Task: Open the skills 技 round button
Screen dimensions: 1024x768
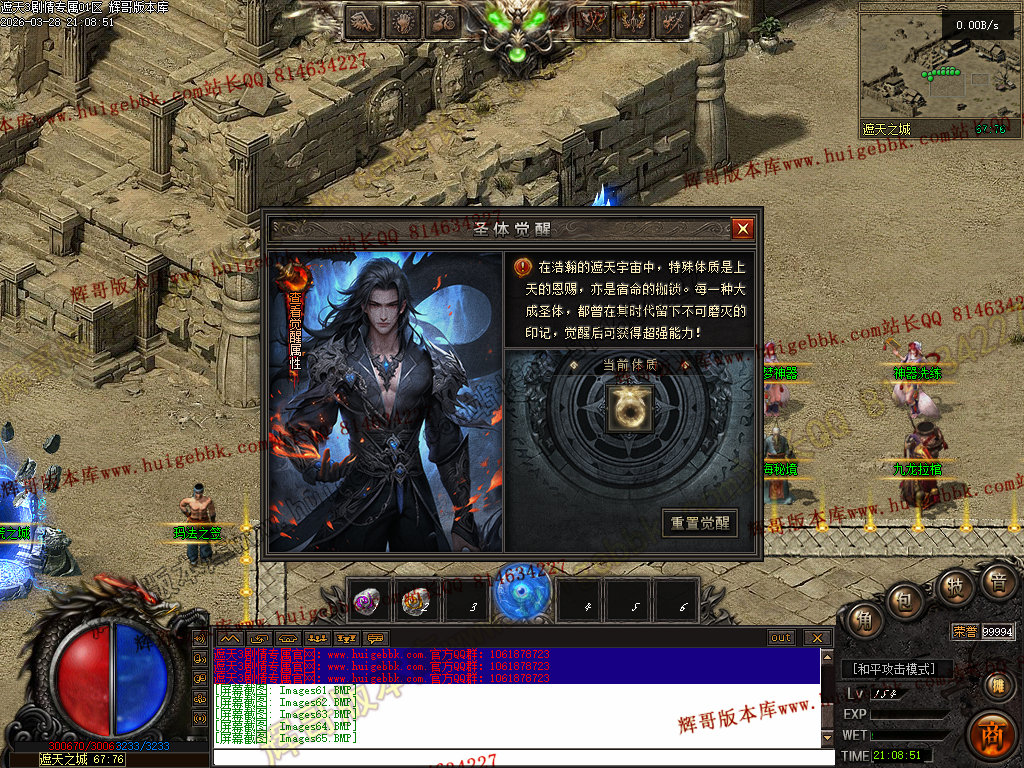Action: (x=955, y=586)
